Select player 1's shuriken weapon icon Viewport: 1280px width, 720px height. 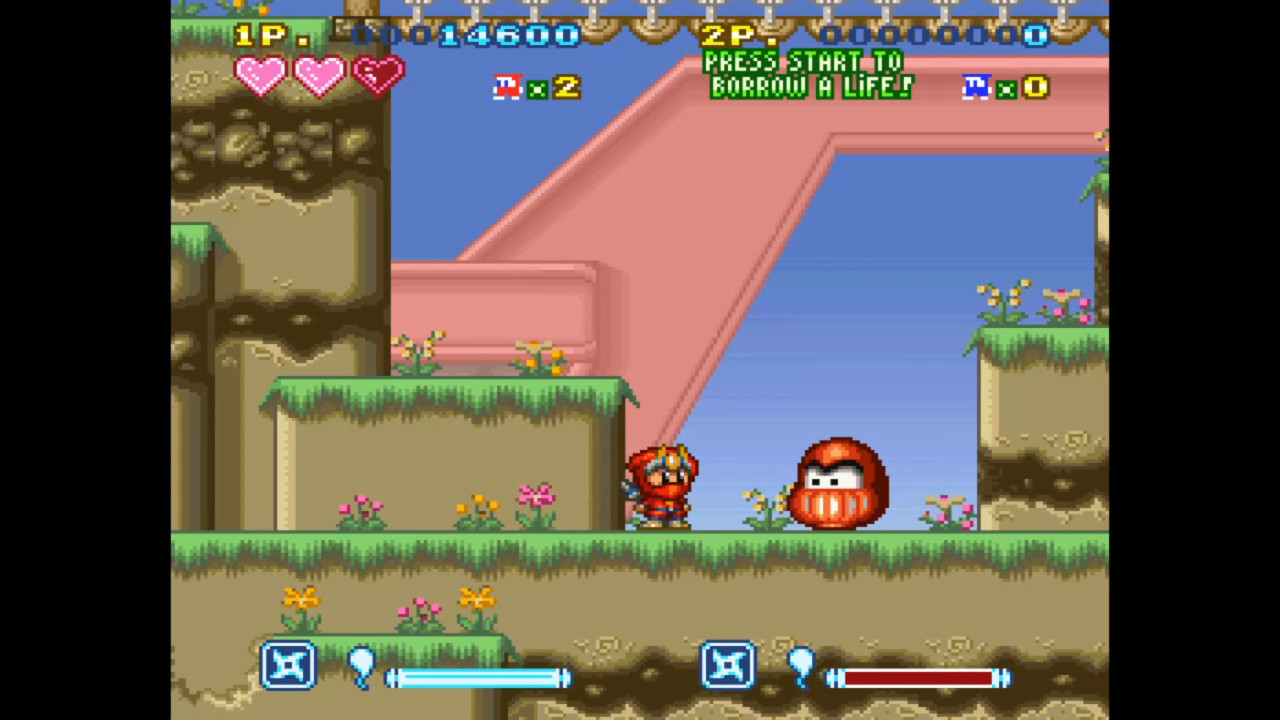[x=289, y=666]
